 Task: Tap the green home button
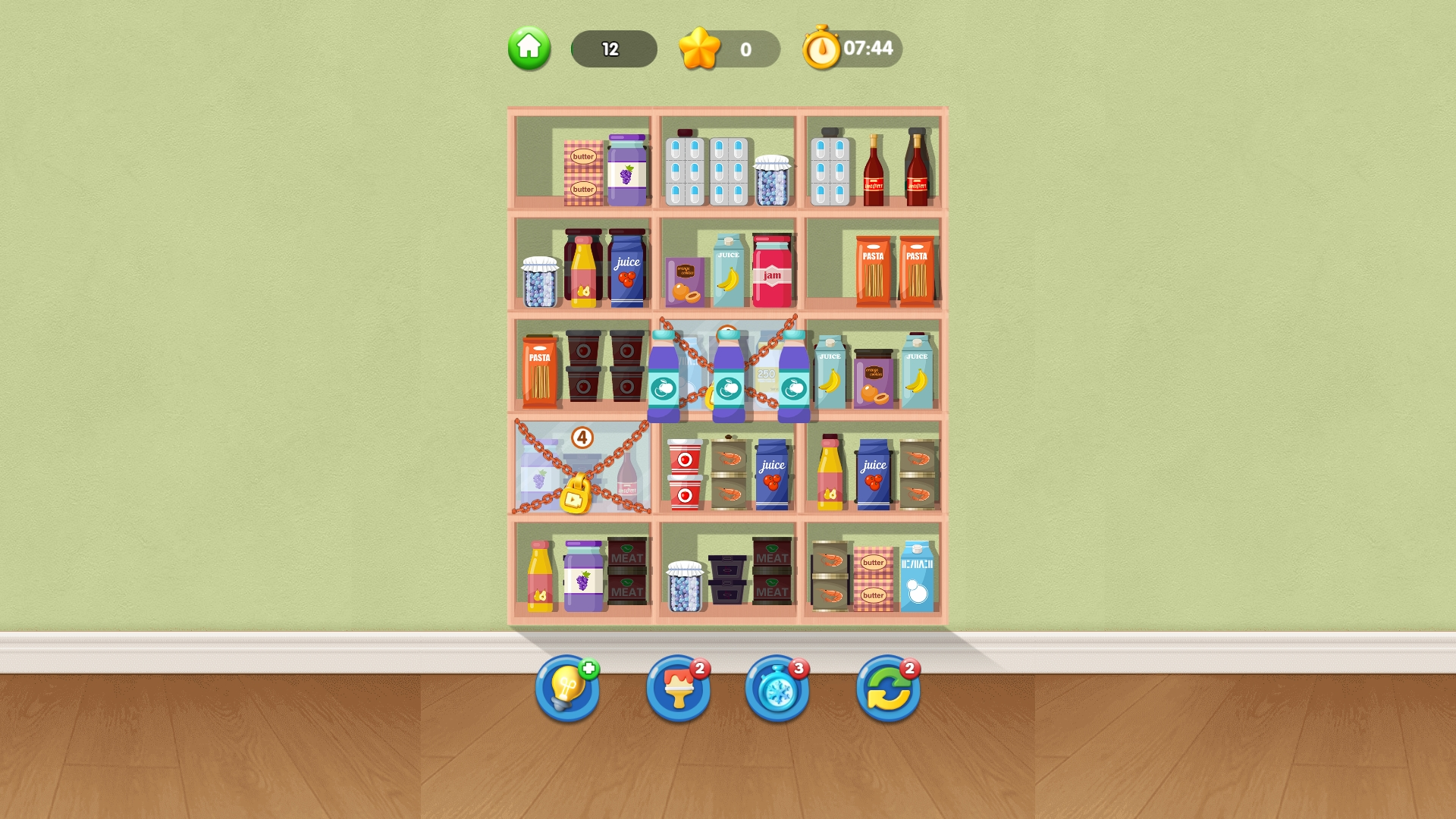pyautogui.click(x=529, y=50)
